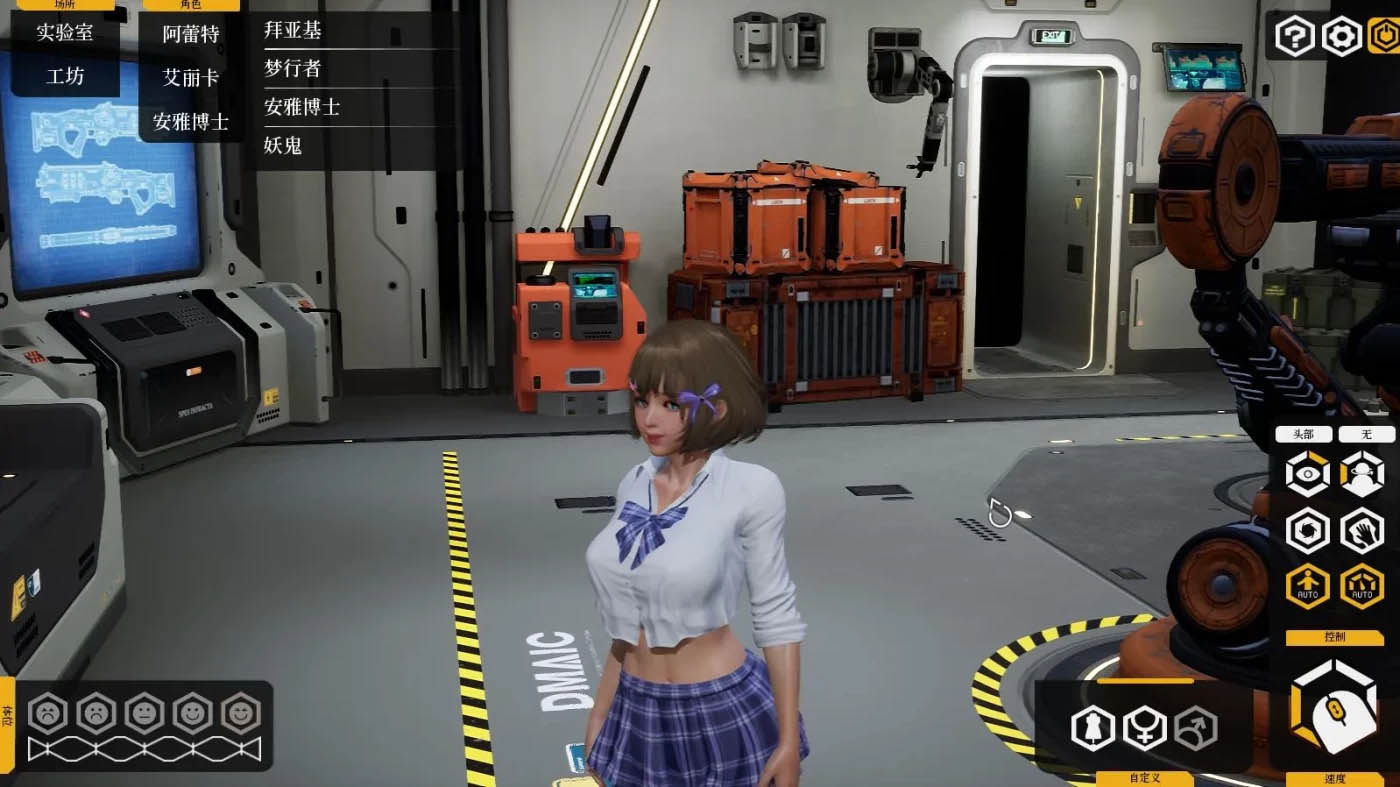Select the hand touch icon
The height and width of the screenshot is (787, 1400).
click(x=1361, y=530)
